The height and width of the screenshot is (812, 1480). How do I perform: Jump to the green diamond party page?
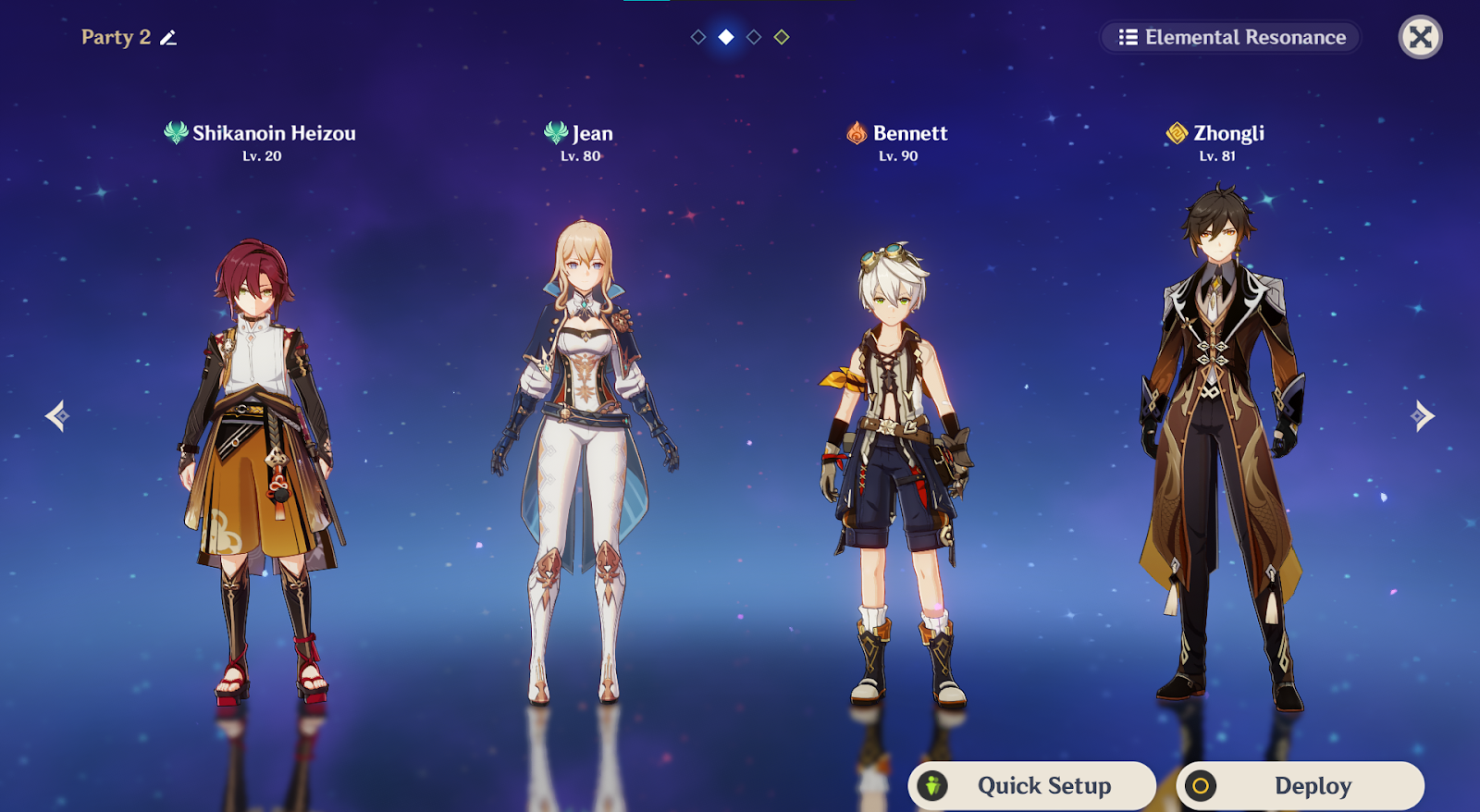coord(782,37)
